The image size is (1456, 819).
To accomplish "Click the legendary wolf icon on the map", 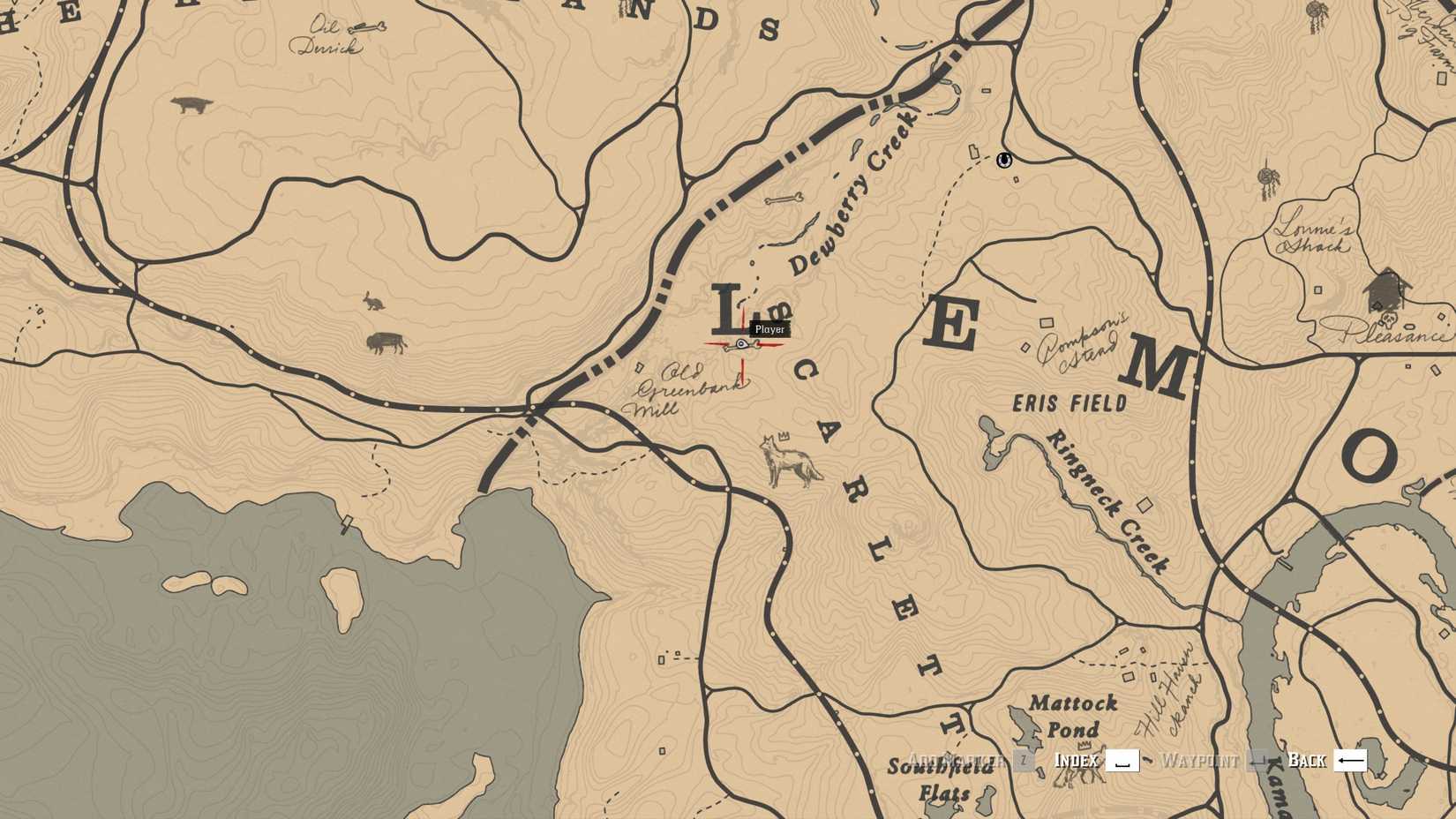I will pyautogui.click(x=785, y=459).
